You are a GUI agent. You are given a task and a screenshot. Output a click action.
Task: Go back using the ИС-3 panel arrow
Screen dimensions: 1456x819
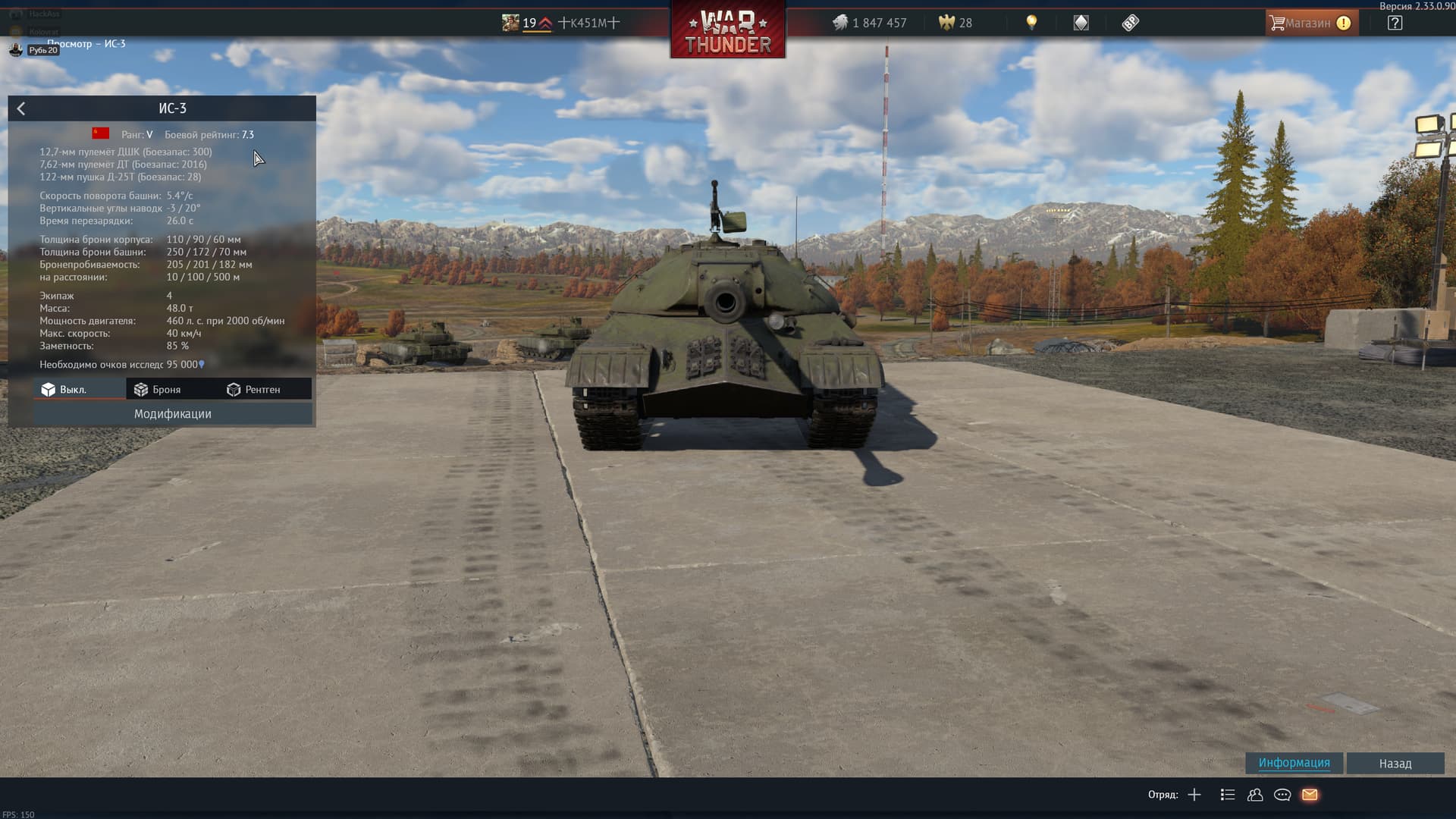pyautogui.click(x=21, y=108)
